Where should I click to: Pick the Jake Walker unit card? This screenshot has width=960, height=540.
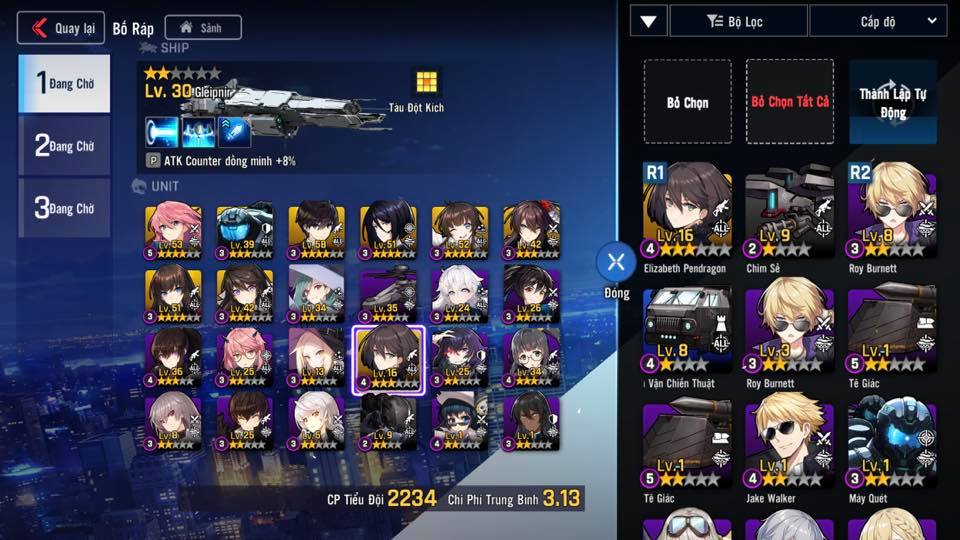790,442
